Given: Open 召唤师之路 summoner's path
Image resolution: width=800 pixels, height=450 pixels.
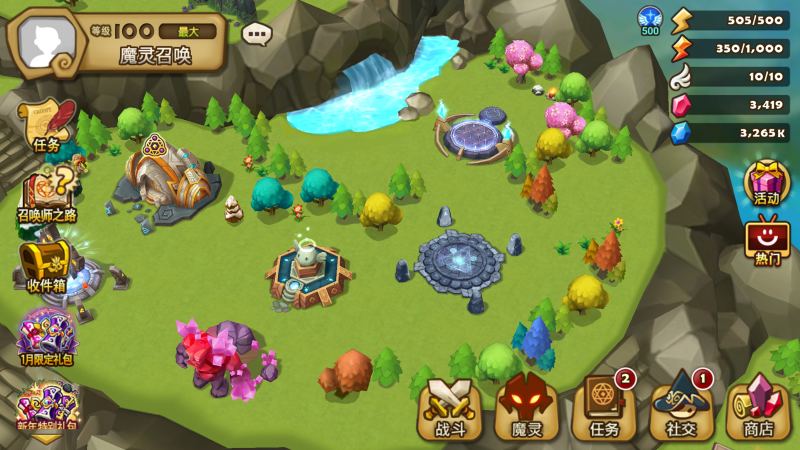Looking at the screenshot, I should pyautogui.click(x=46, y=194).
